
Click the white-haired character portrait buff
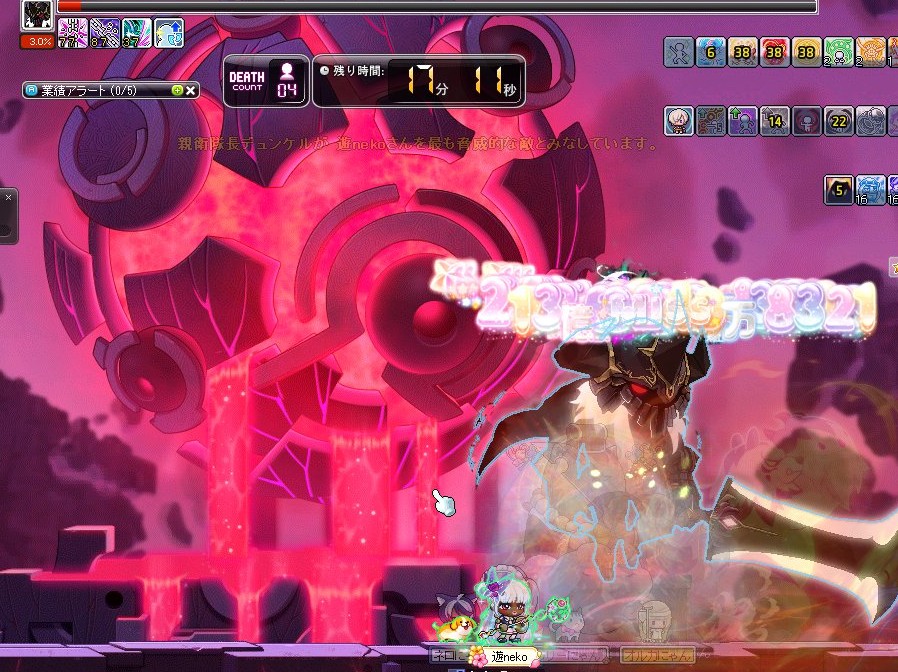679,121
